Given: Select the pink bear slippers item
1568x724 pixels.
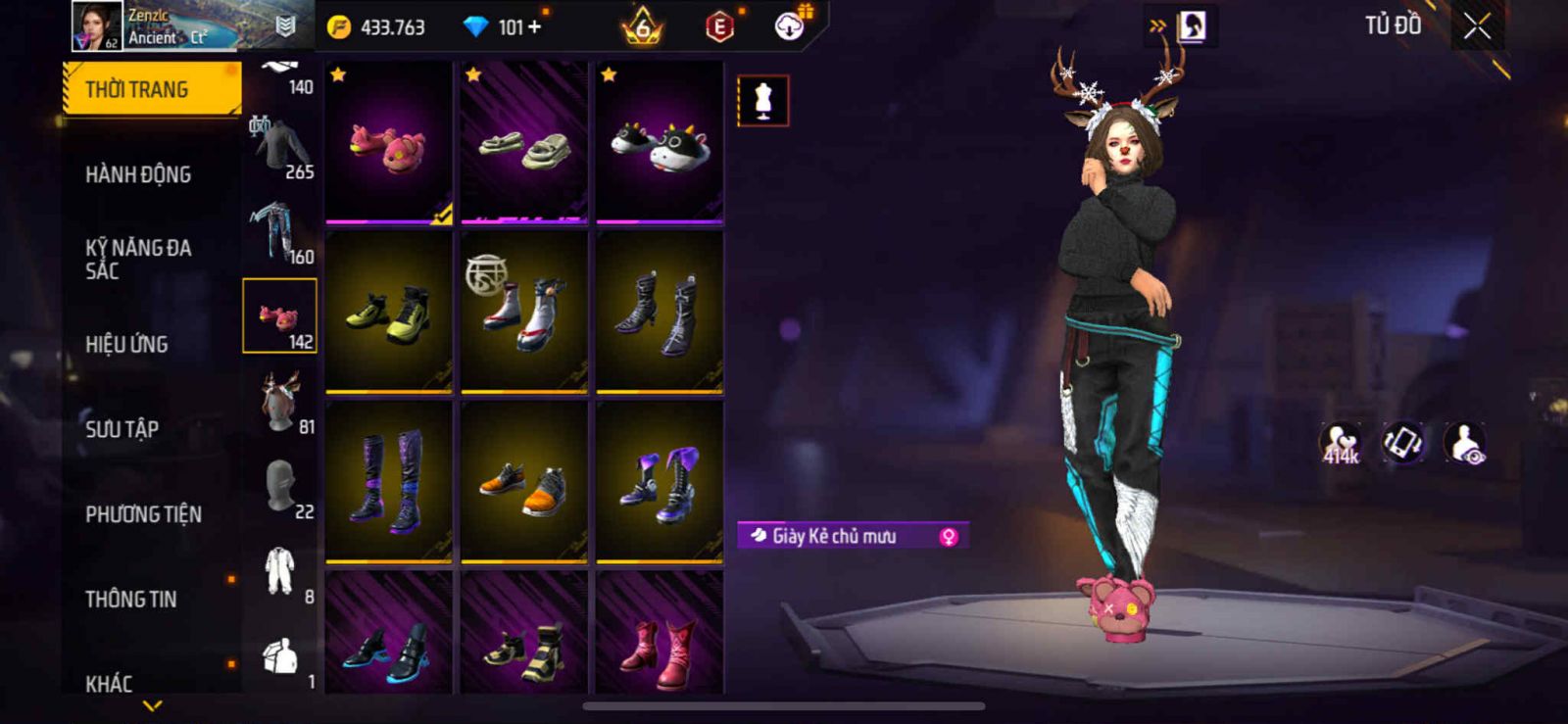Looking at the screenshot, I should point(389,143).
